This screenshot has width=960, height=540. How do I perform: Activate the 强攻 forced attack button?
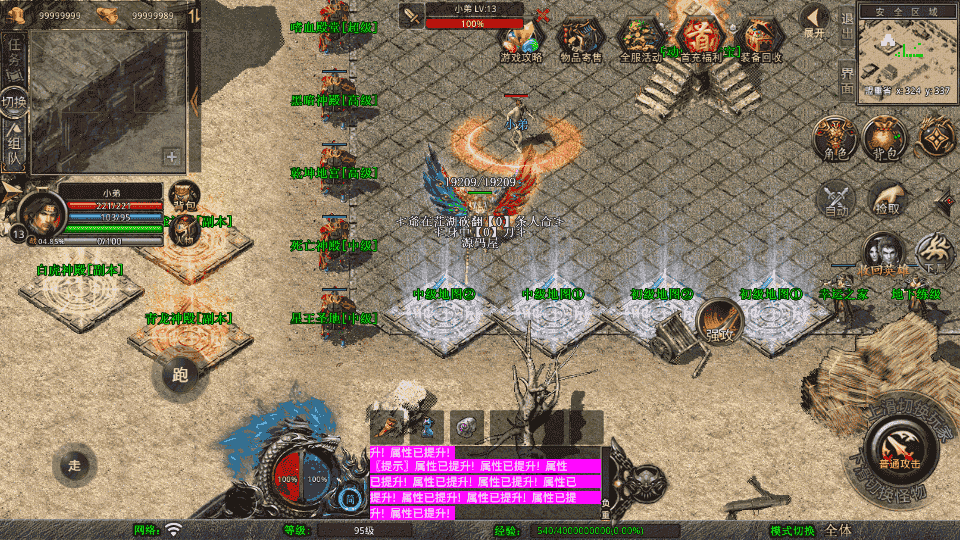[x=718, y=321]
